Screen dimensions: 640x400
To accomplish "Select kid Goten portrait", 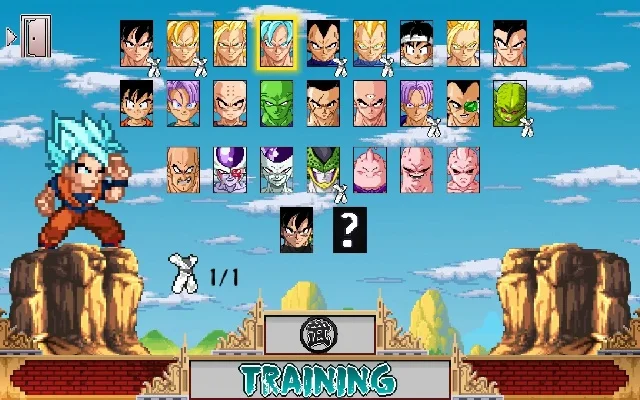I will pos(137,104).
